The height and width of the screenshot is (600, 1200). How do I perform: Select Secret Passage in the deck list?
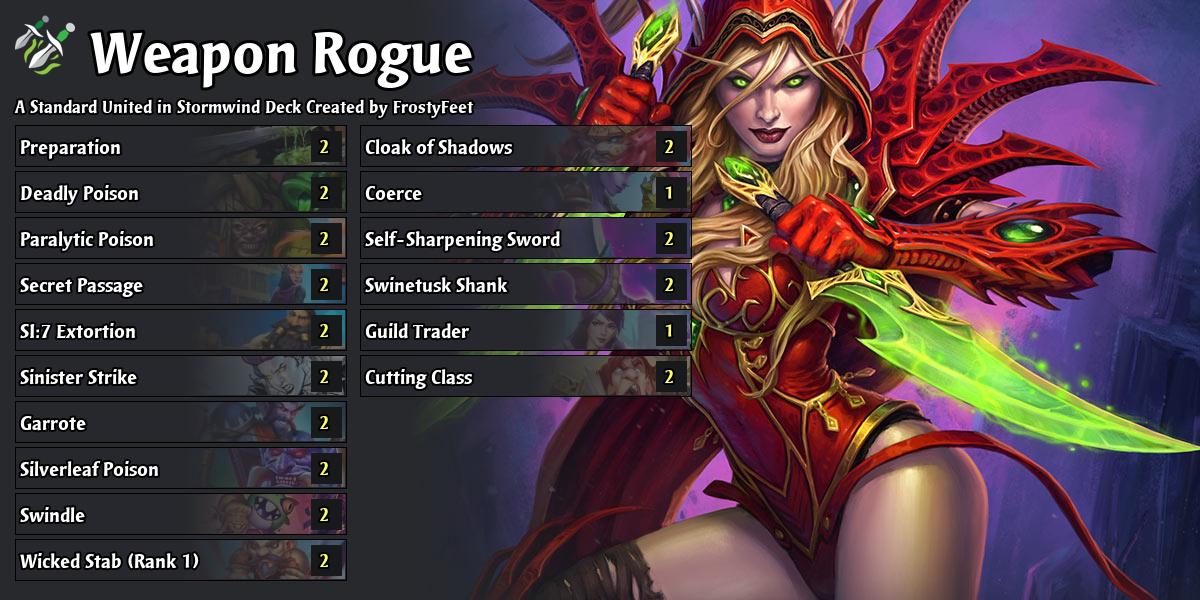tap(180, 285)
